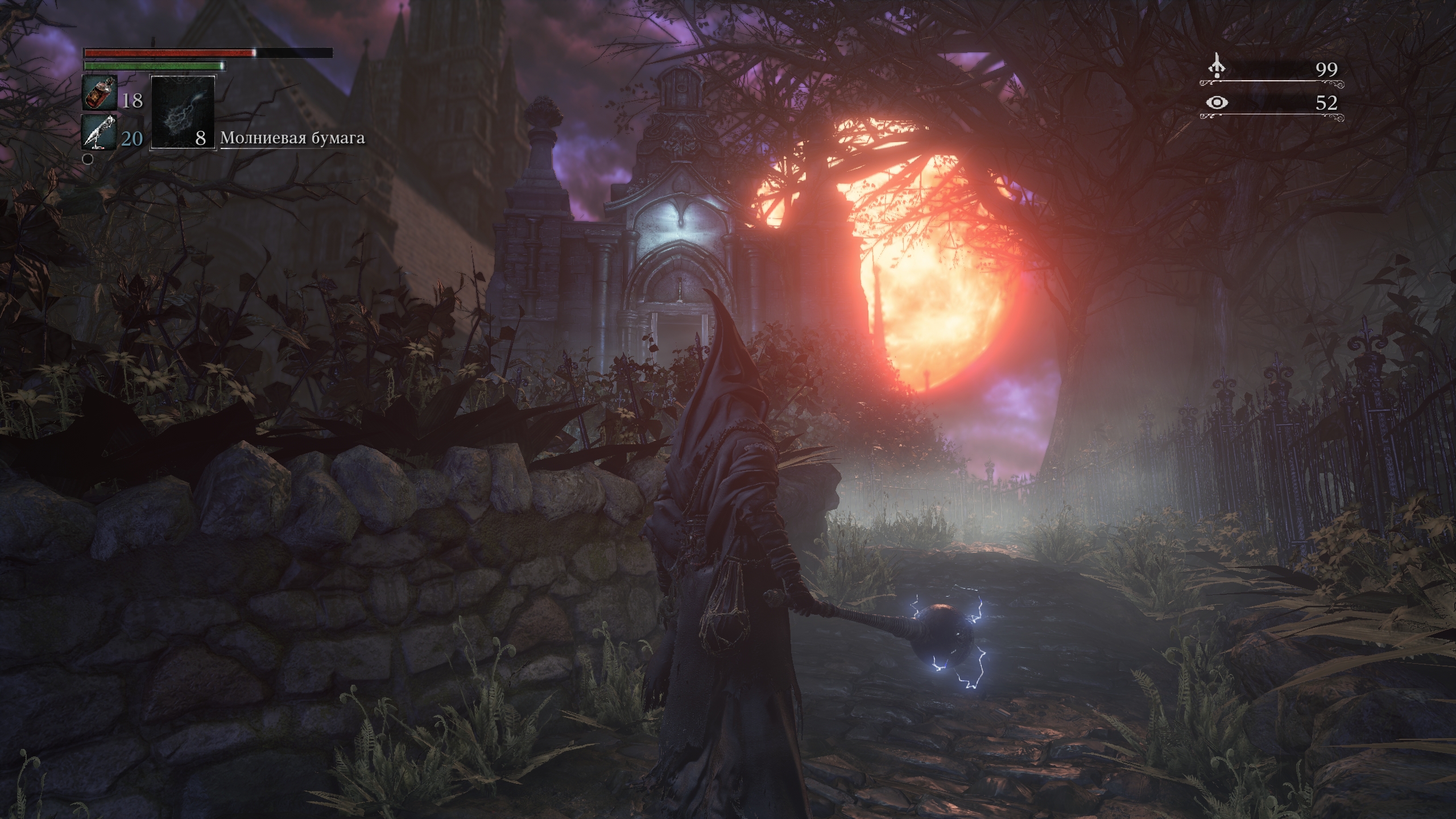Use the Bolt Paper quick item slot
1456x819 pixels.
(x=183, y=113)
